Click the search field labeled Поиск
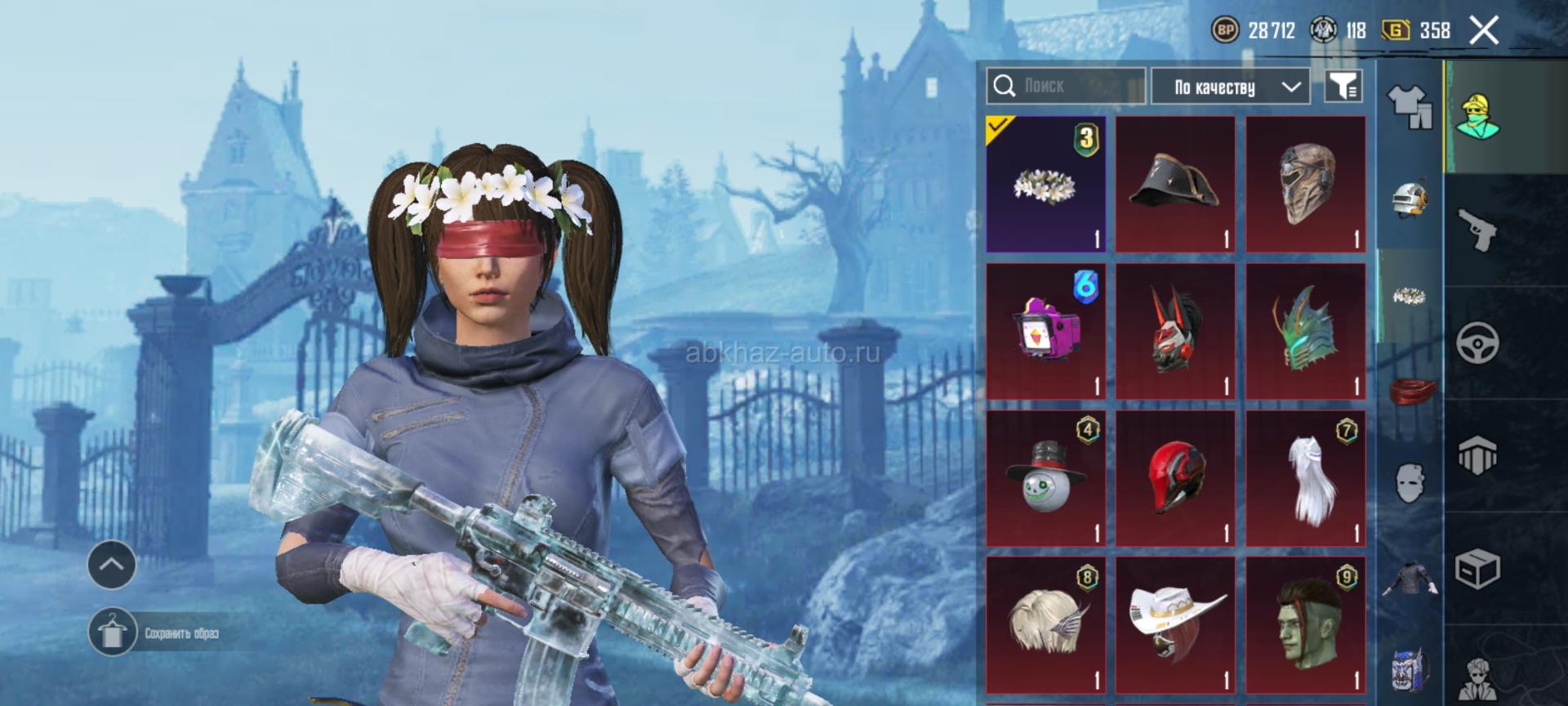Screen dimensions: 1568x706 pyautogui.click(x=1065, y=86)
